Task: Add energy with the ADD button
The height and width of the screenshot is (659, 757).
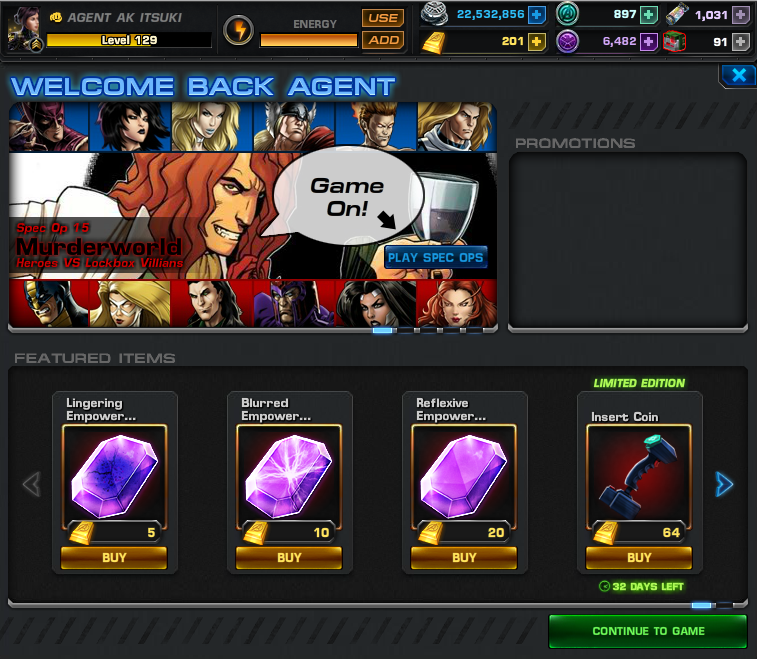Action: click(x=382, y=40)
